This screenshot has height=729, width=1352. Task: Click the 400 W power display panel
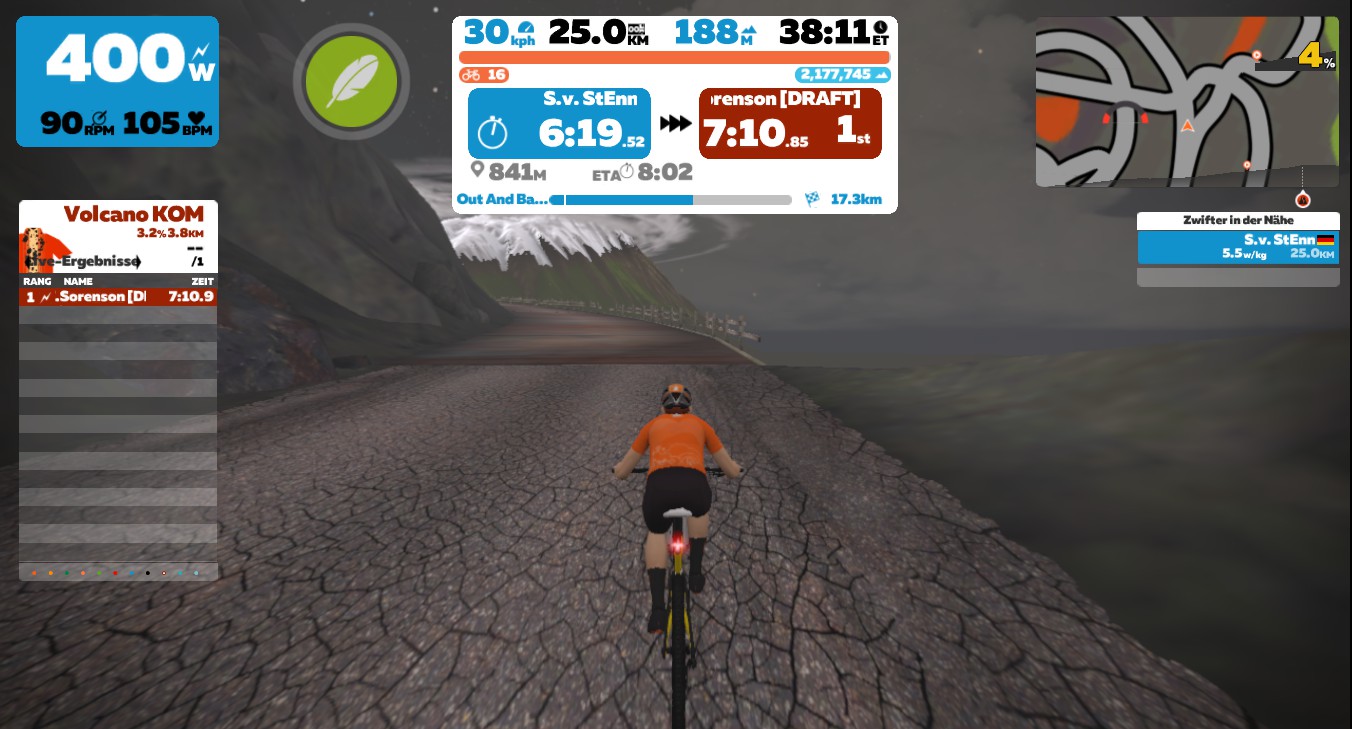(117, 81)
